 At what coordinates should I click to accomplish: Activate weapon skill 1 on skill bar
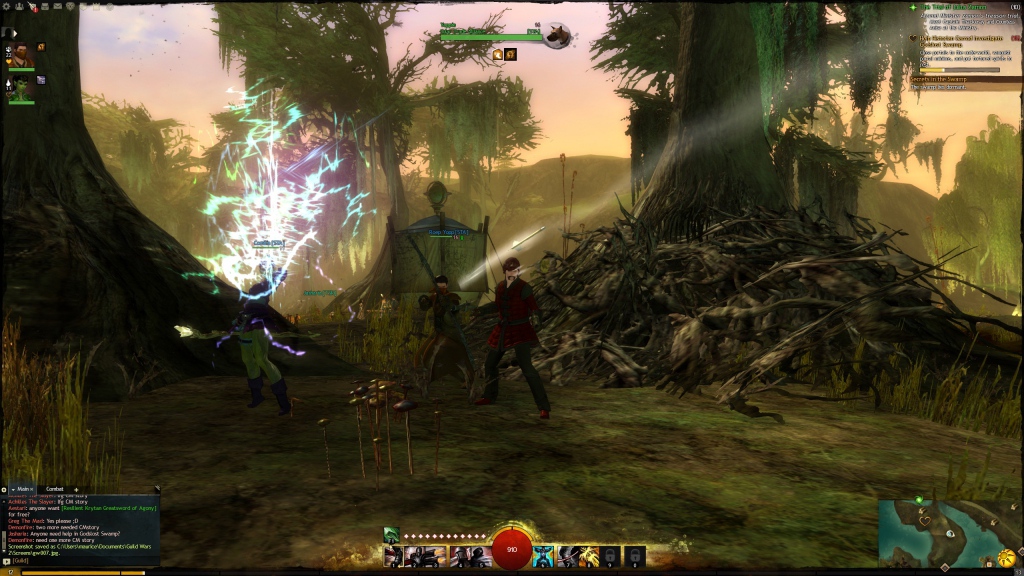pos(394,556)
